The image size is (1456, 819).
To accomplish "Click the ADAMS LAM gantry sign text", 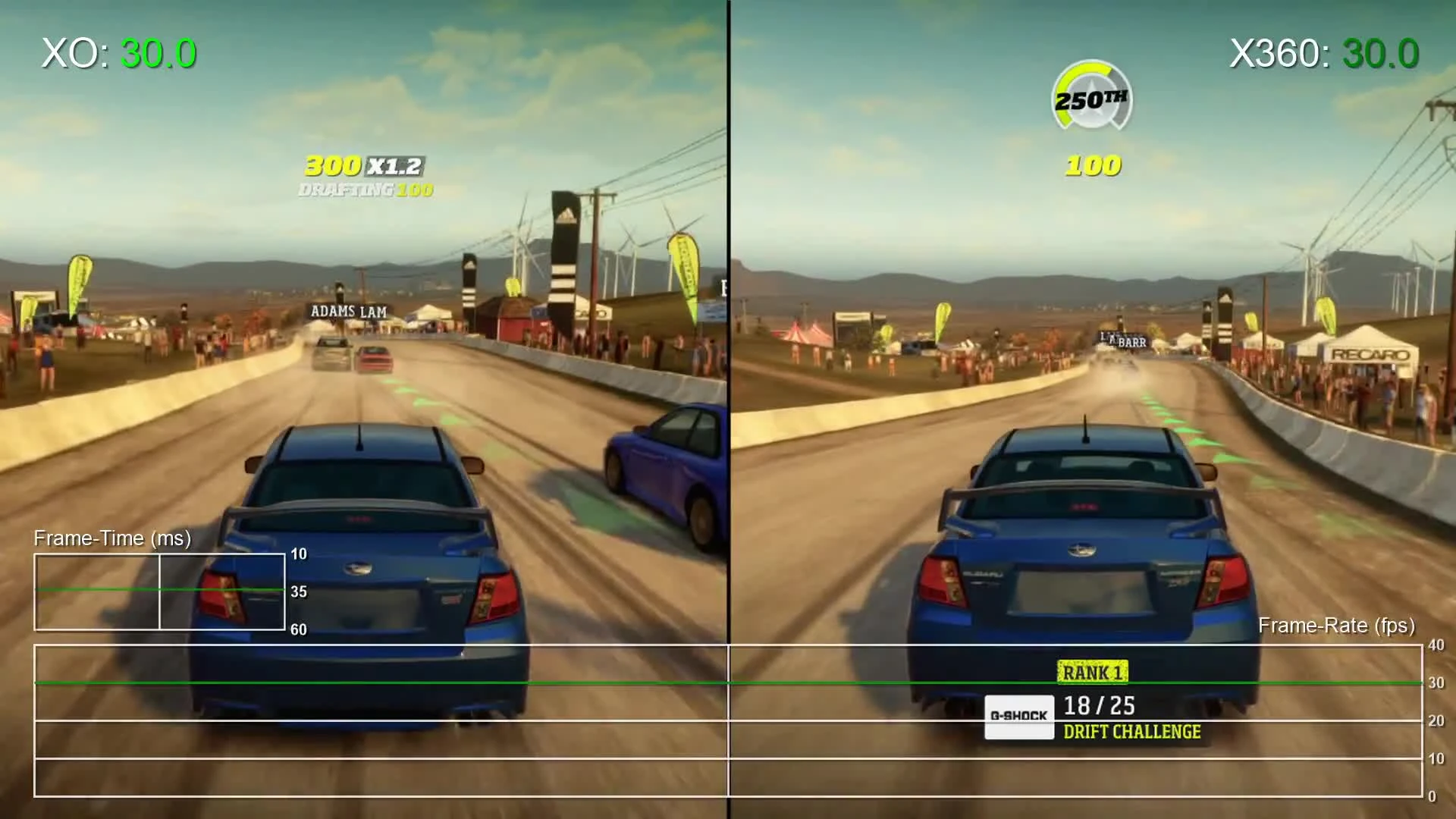I will pyautogui.click(x=347, y=310).
